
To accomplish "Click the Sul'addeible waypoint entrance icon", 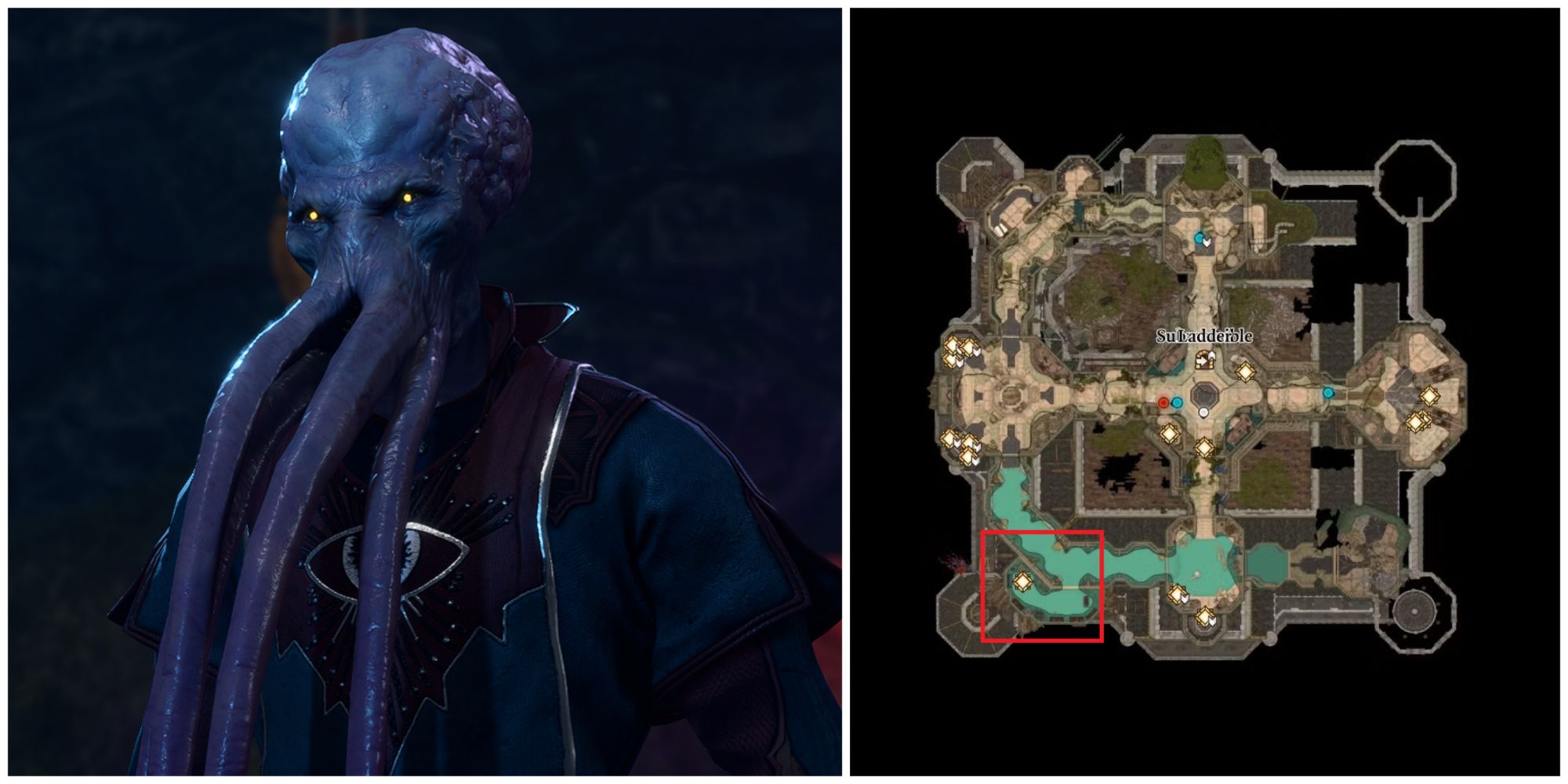I will point(1205,359).
